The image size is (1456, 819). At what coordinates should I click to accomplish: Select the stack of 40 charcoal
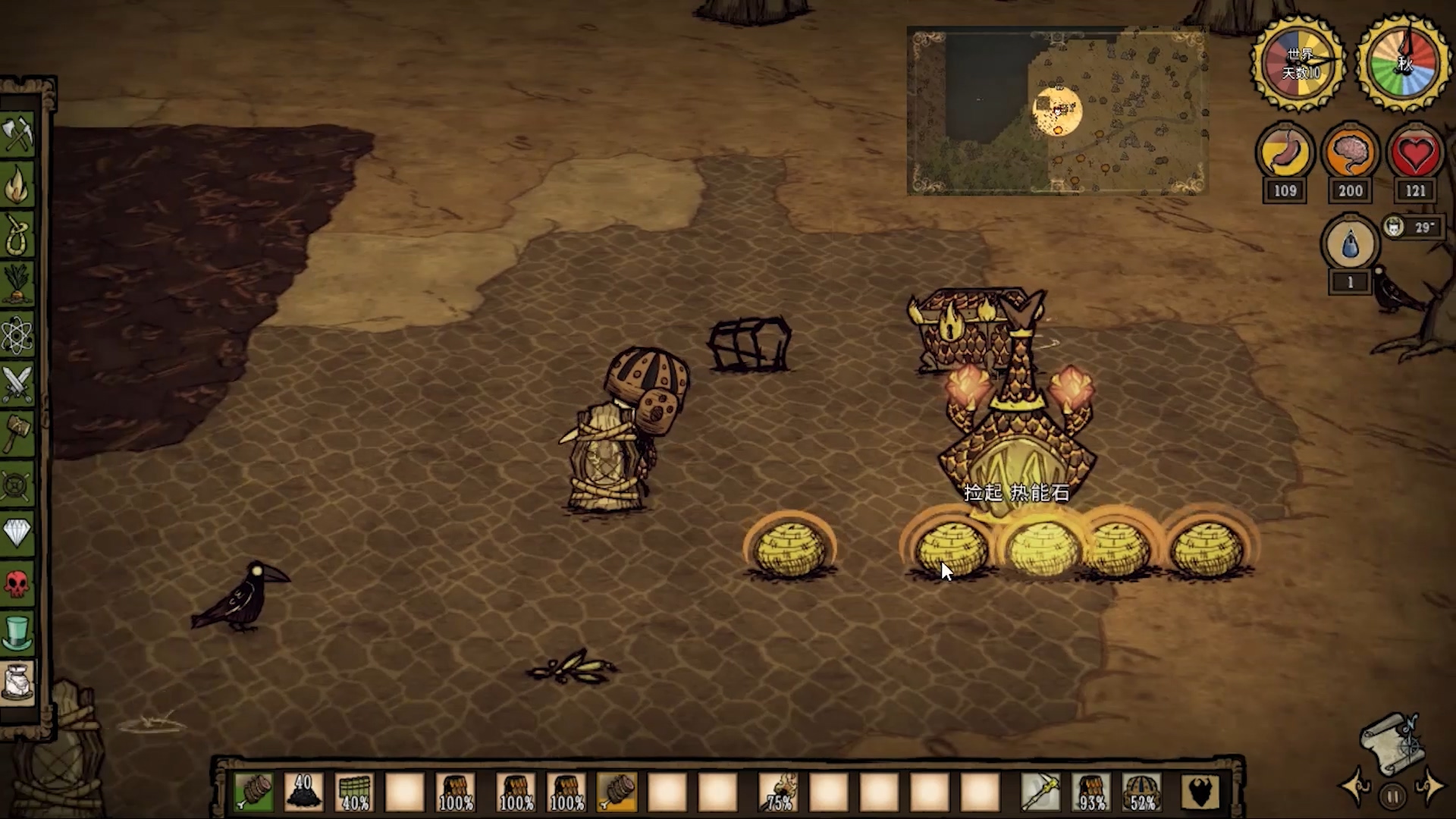coord(303,792)
